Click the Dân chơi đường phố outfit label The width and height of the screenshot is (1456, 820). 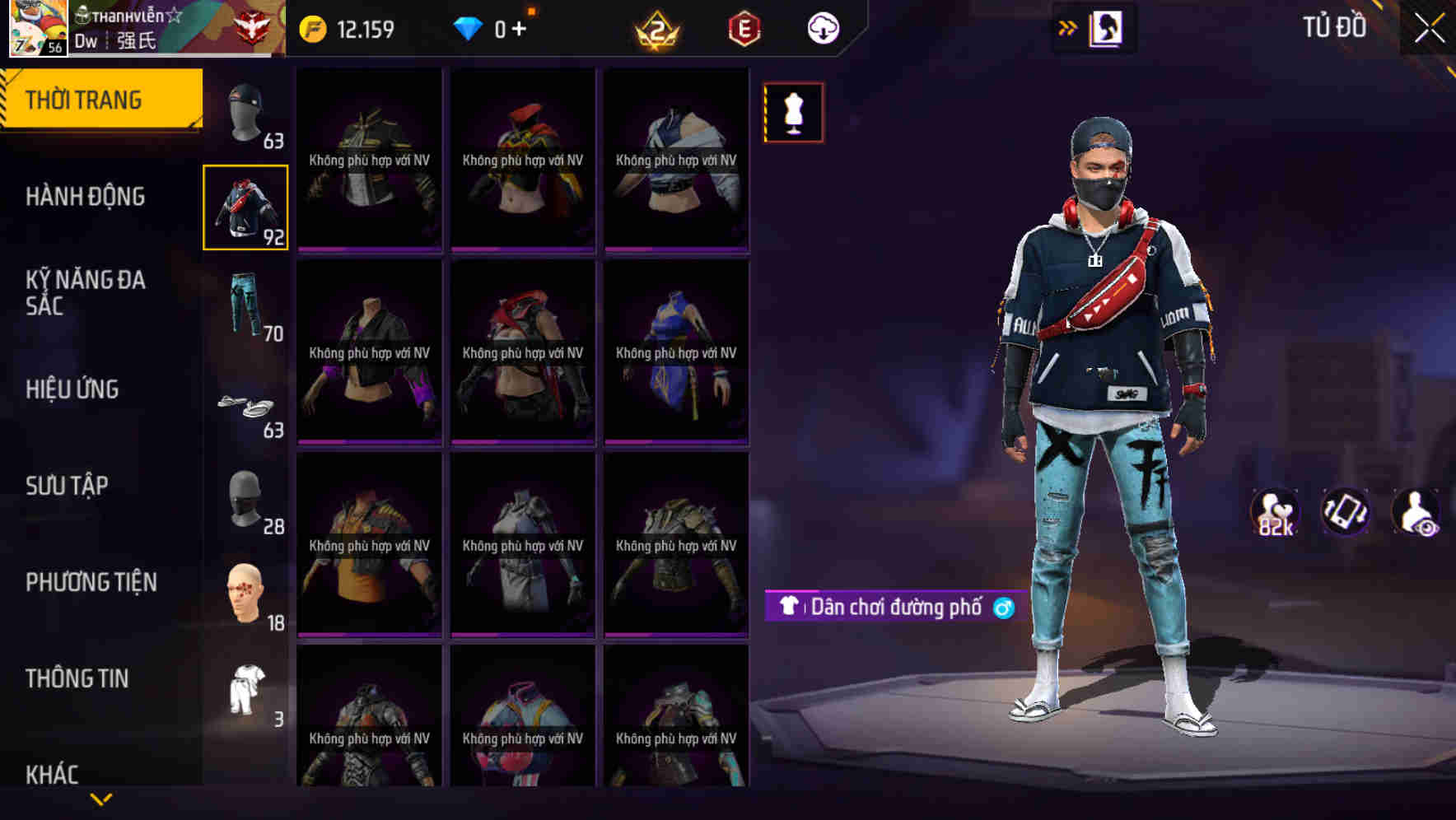pyautogui.click(x=894, y=608)
